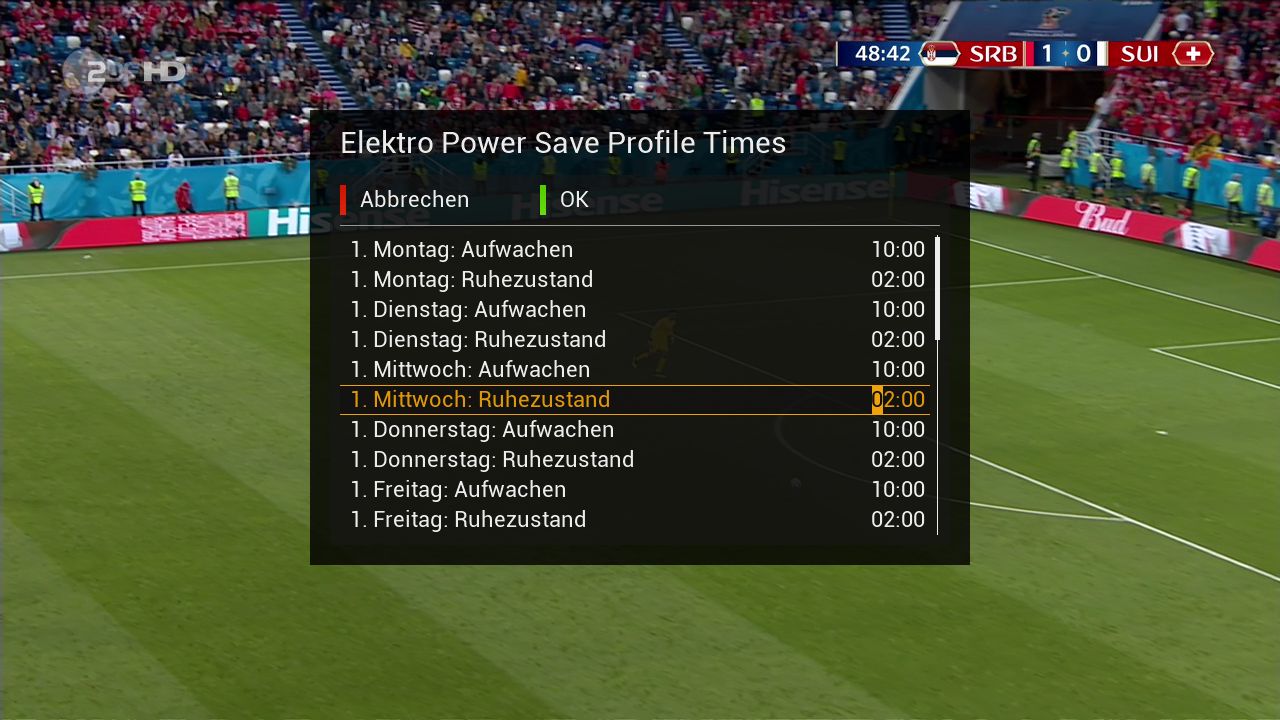The height and width of the screenshot is (720, 1280).
Task: Click the list scrollbar thumb
Action: (937, 289)
